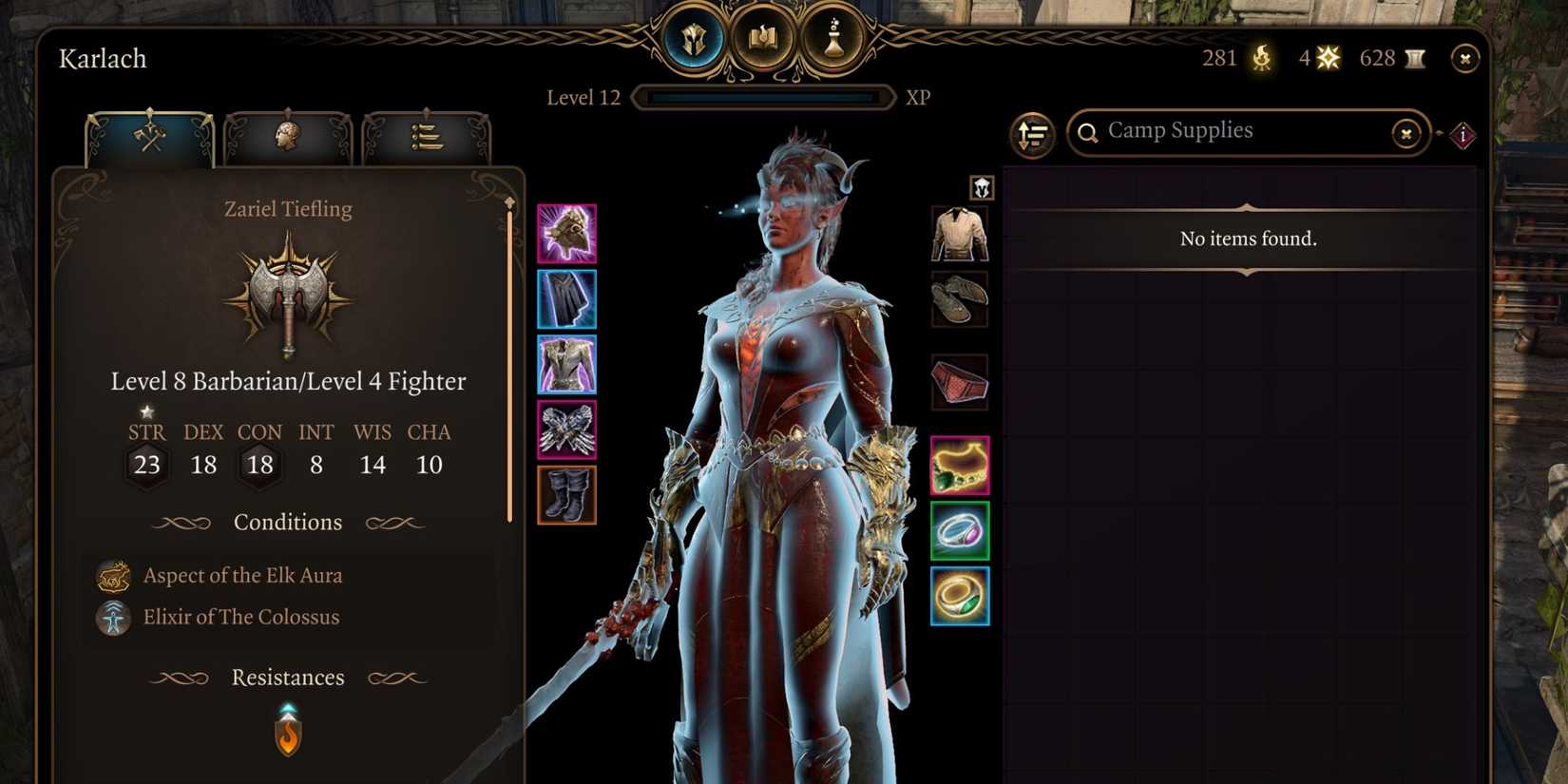Viewport: 1568px width, 784px height.
Task: Expand the Conditions section divider
Action: click(x=287, y=522)
